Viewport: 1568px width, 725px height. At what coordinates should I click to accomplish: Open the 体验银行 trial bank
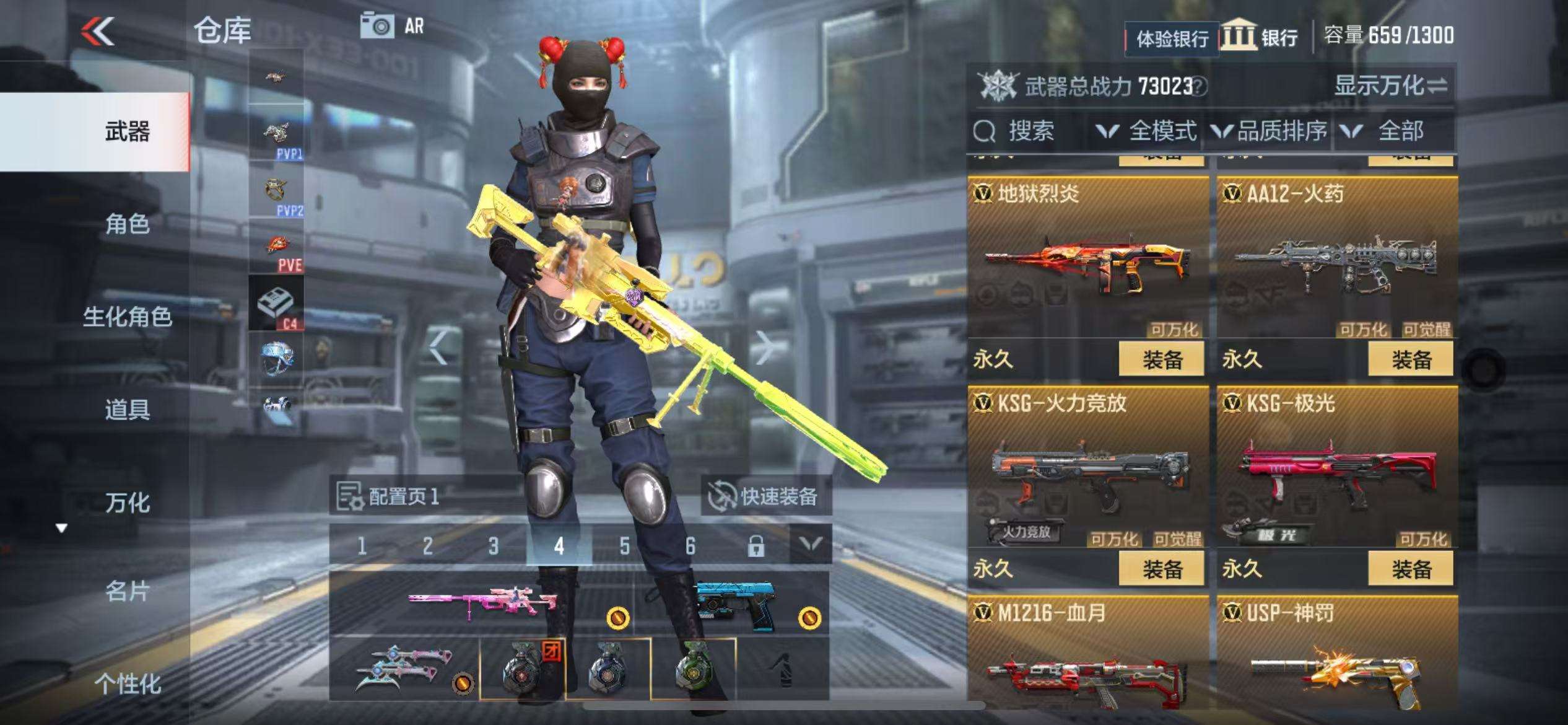[1172, 39]
